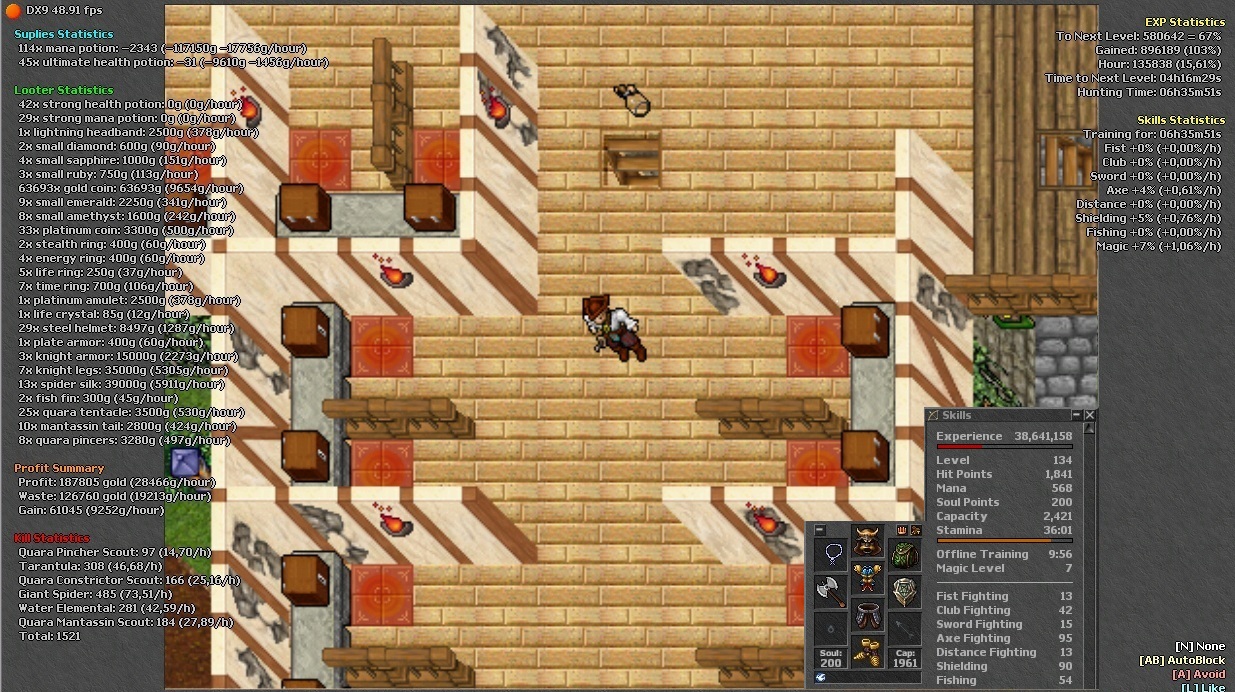Select the amulet necklace slot
The width and height of the screenshot is (1235, 692).
click(831, 555)
